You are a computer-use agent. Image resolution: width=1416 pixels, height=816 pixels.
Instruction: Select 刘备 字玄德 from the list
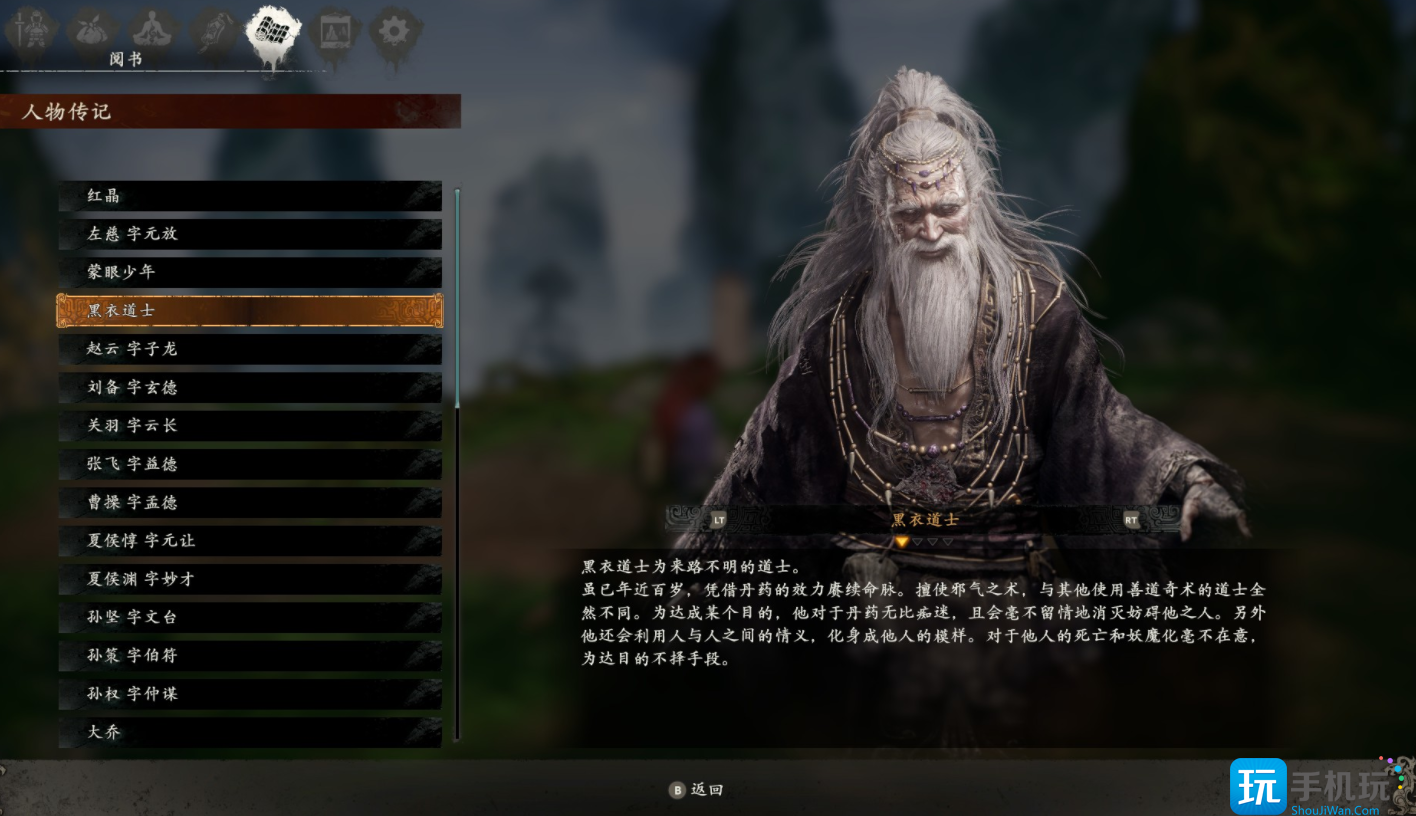pyautogui.click(x=250, y=387)
